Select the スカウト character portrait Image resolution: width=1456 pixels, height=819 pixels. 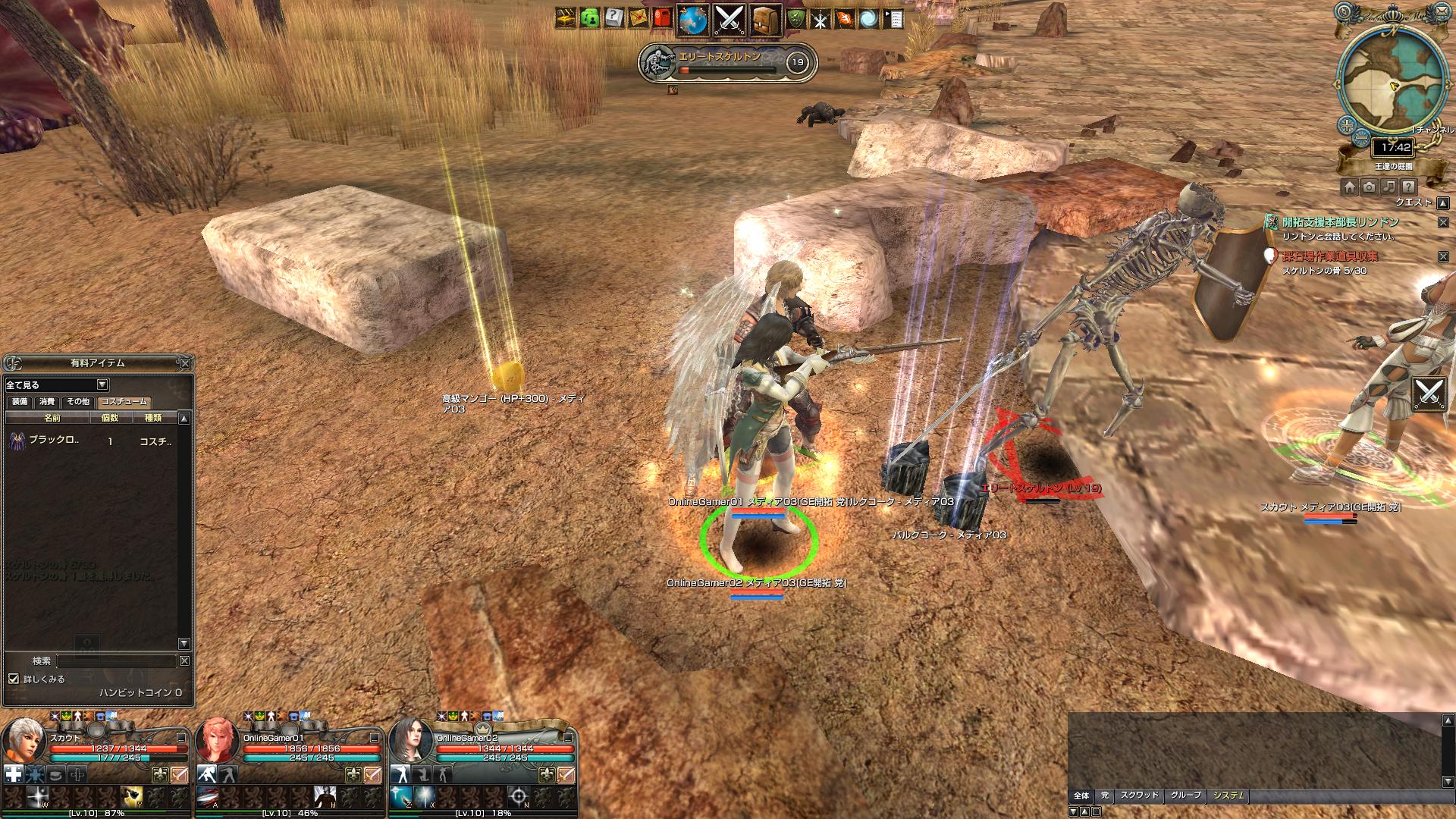[x=25, y=741]
